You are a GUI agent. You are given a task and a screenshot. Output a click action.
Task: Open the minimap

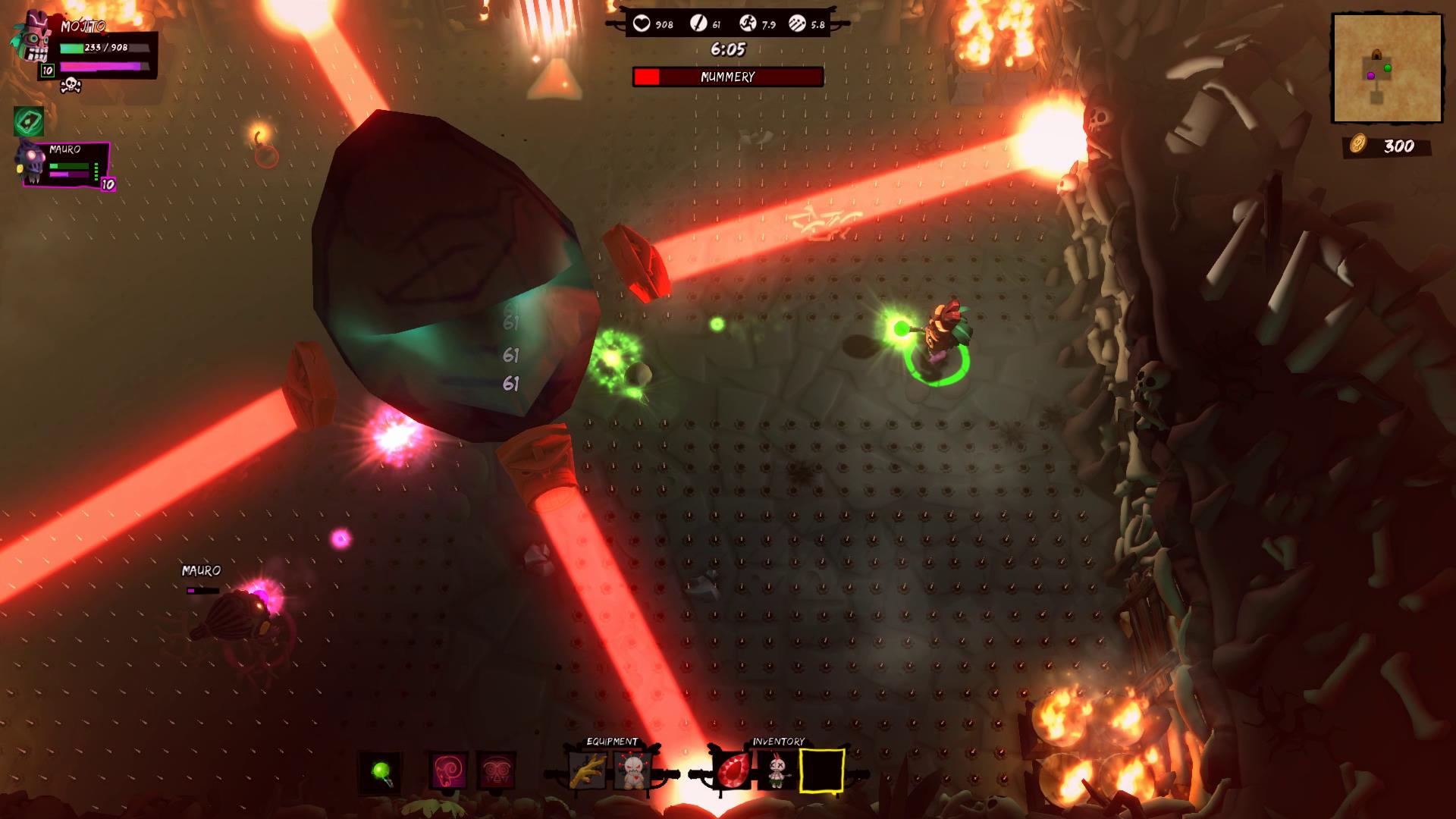click(1387, 67)
